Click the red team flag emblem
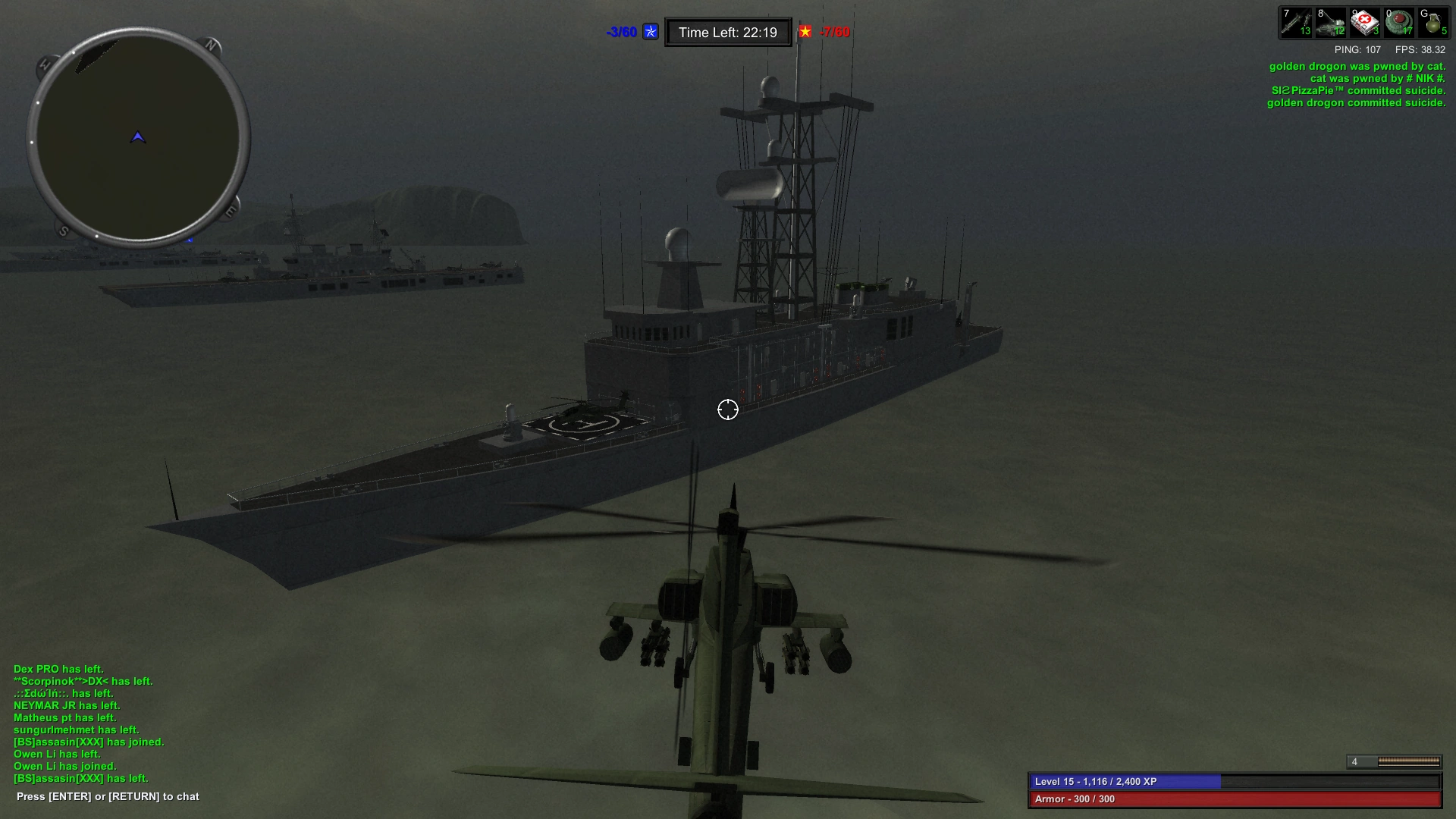Image resolution: width=1456 pixels, height=819 pixels. [x=805, y=32]
